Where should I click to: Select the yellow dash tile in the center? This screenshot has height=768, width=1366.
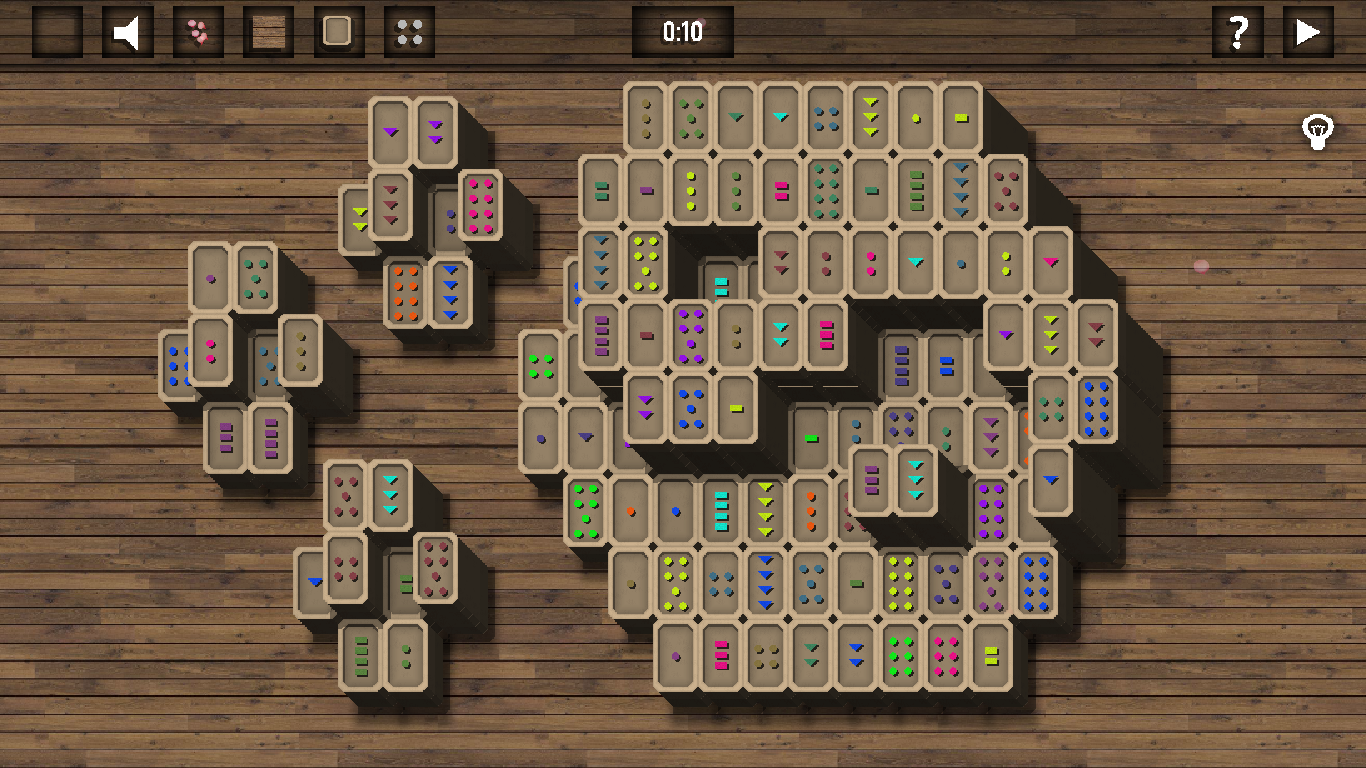coord(737,408)
